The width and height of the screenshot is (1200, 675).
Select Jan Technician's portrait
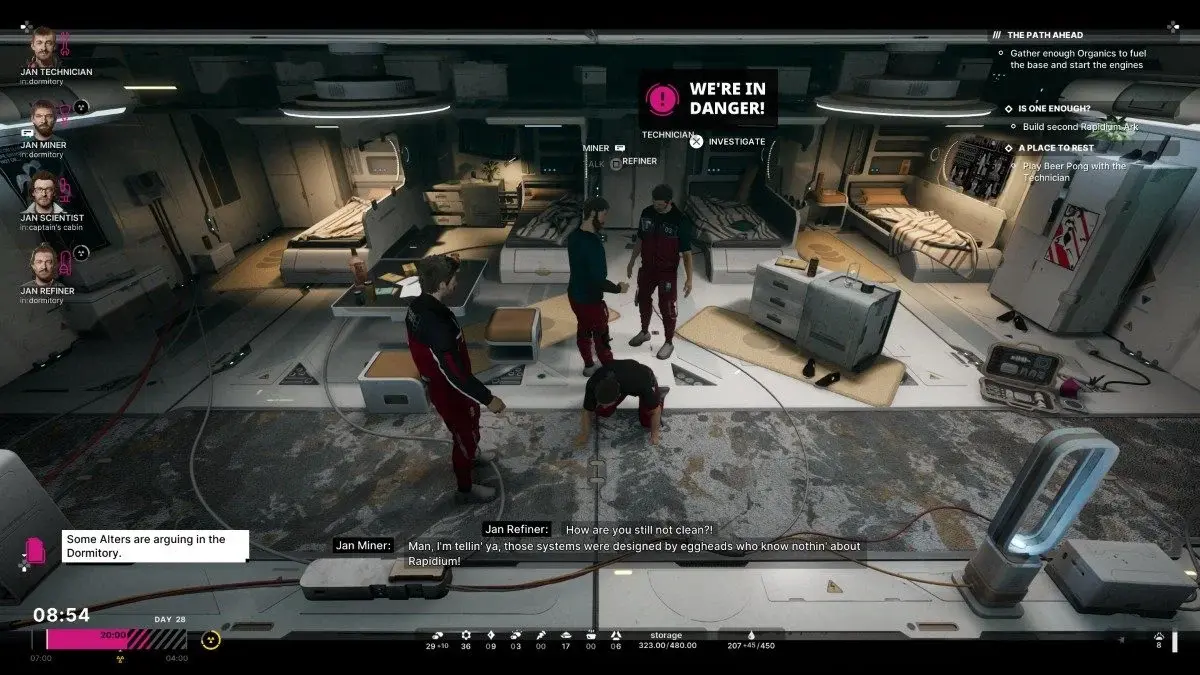click(x=42, y=46)
